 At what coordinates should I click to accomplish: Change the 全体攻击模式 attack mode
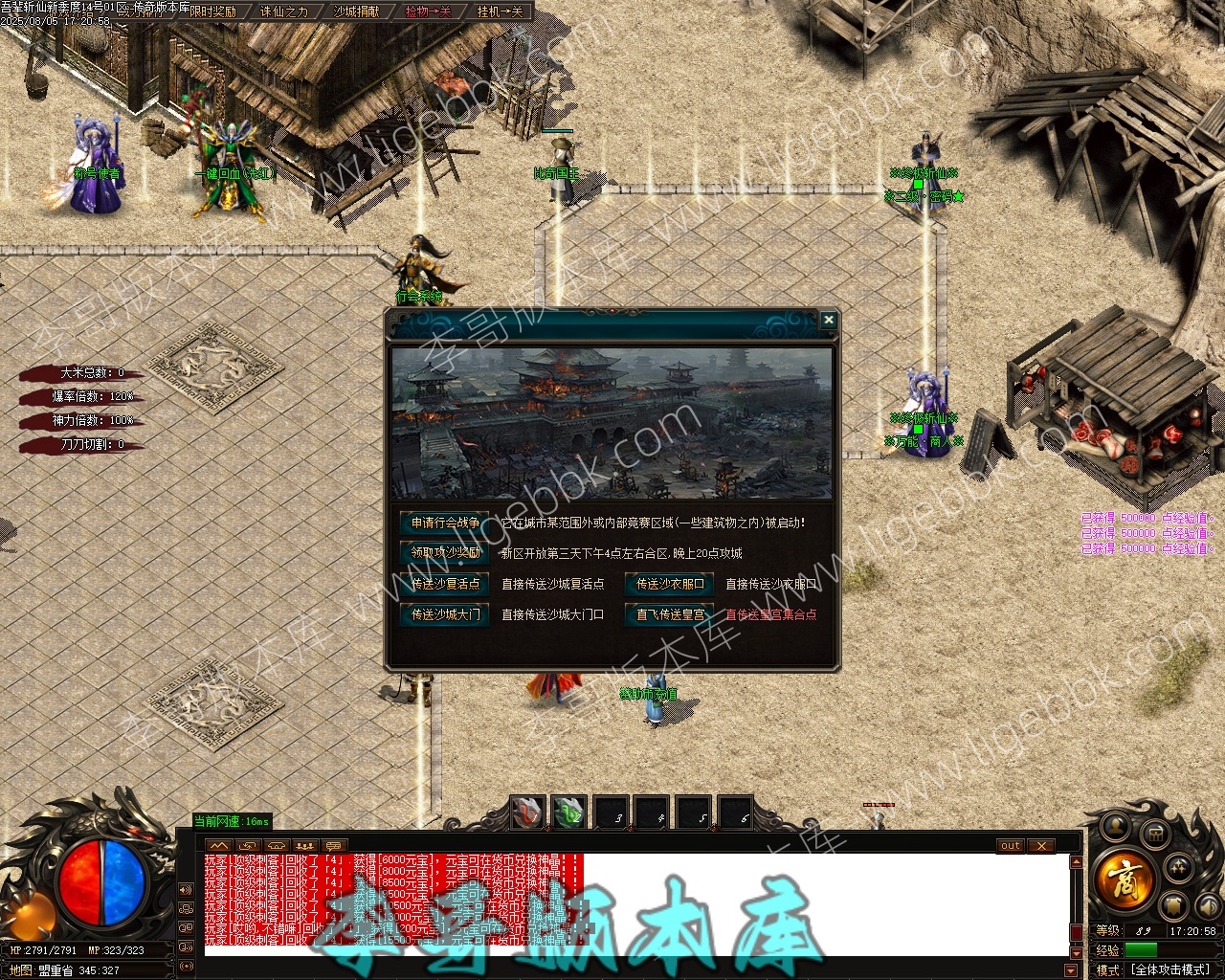[x=1171, y=969]
